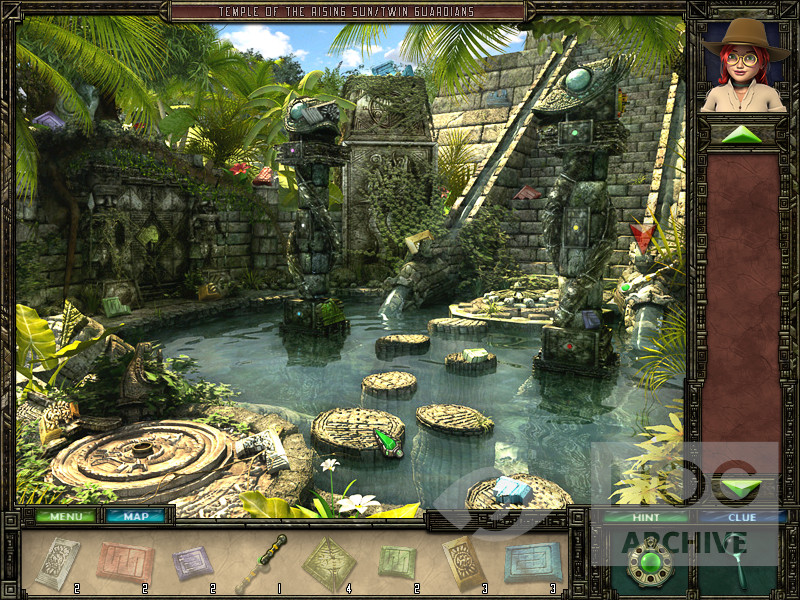Choose the red clay tile item

pyautogui.click(x=125, y=562)
